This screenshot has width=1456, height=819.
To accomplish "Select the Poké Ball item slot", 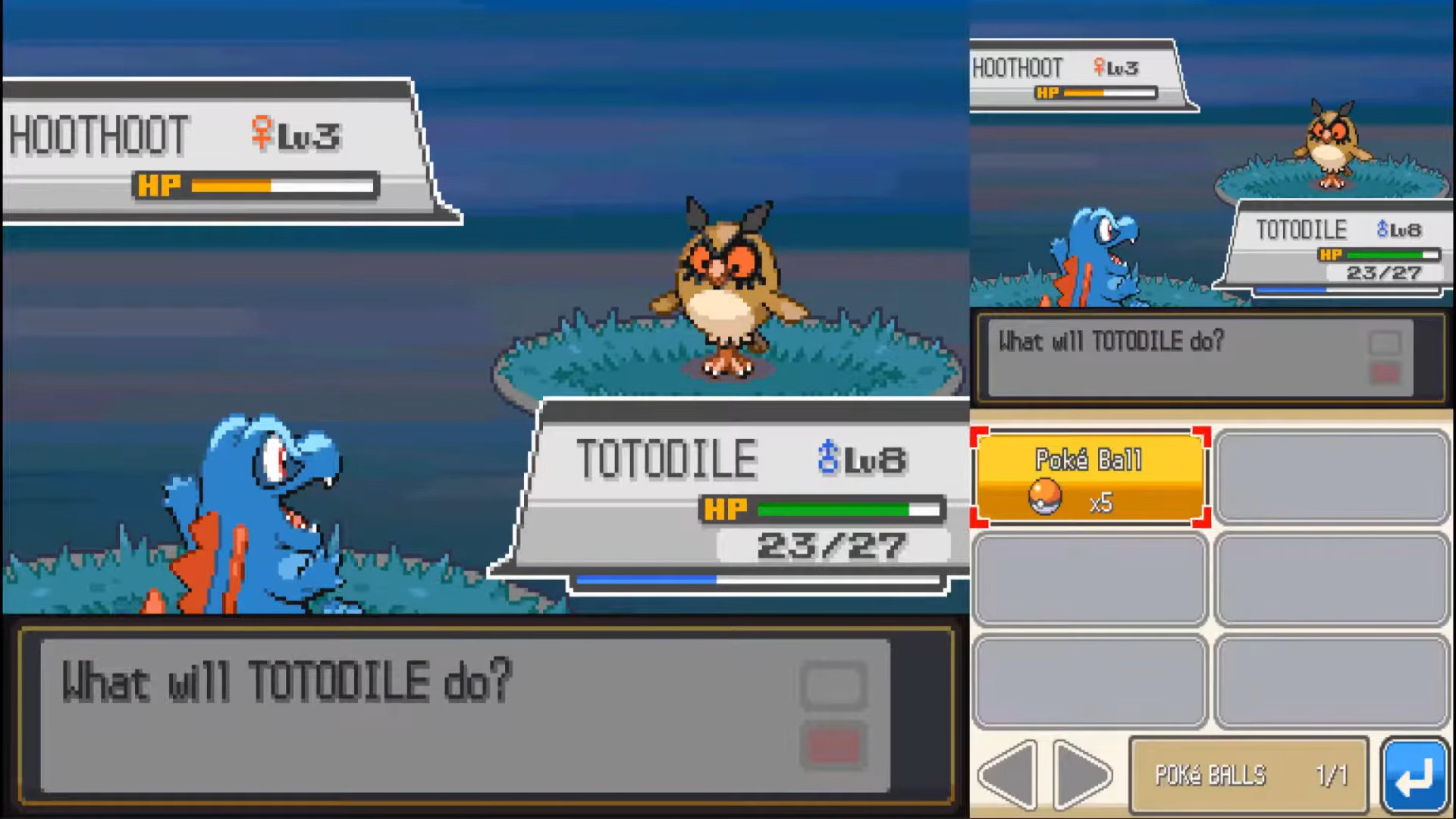I will click(x=1090, y=478).
